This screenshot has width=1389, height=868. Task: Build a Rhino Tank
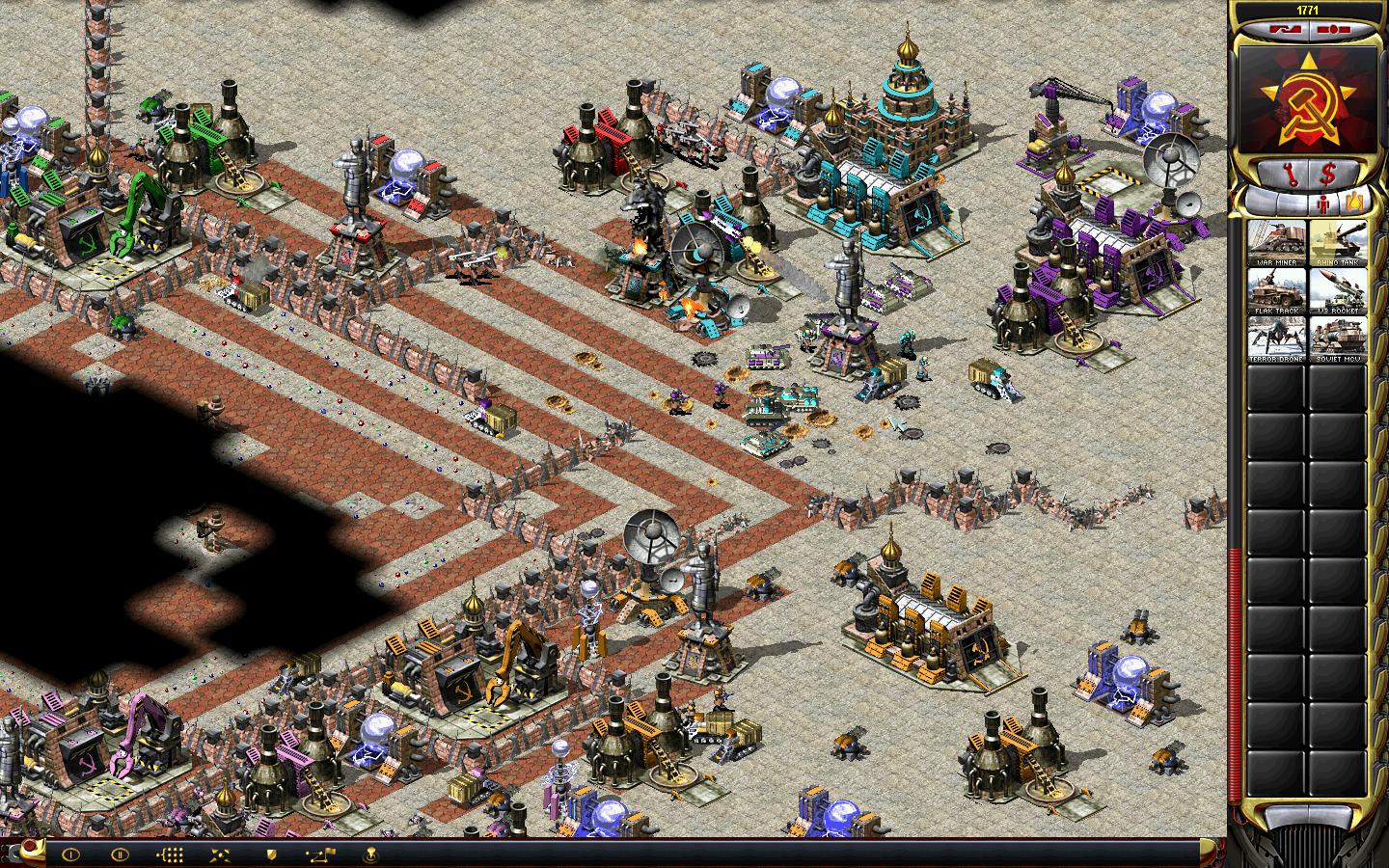tap(1337, 243)
